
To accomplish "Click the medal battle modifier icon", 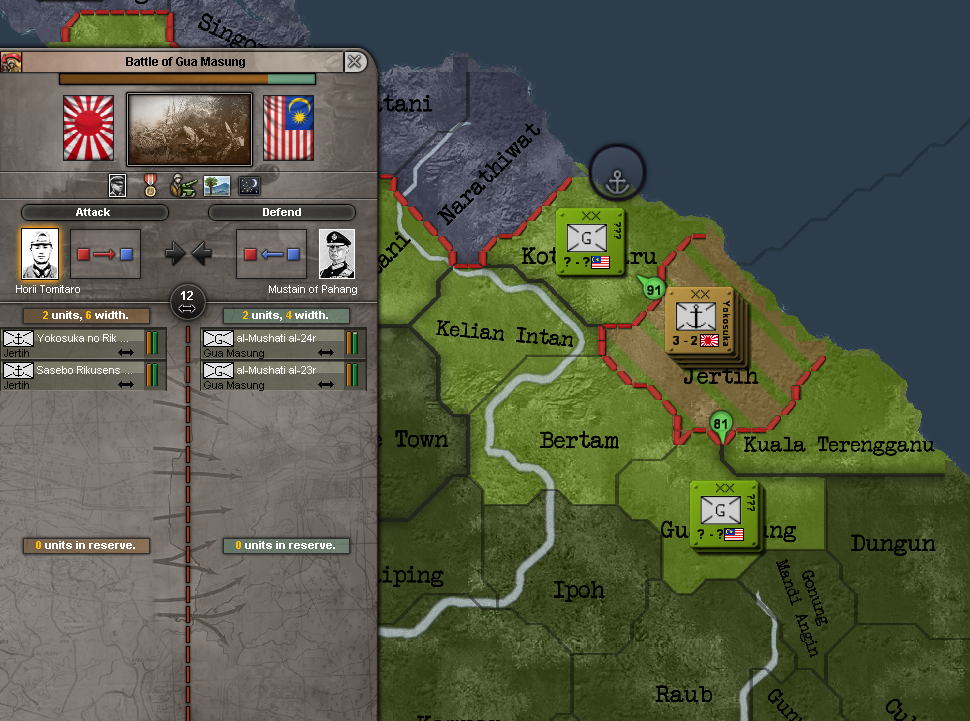I will (150, 185).
